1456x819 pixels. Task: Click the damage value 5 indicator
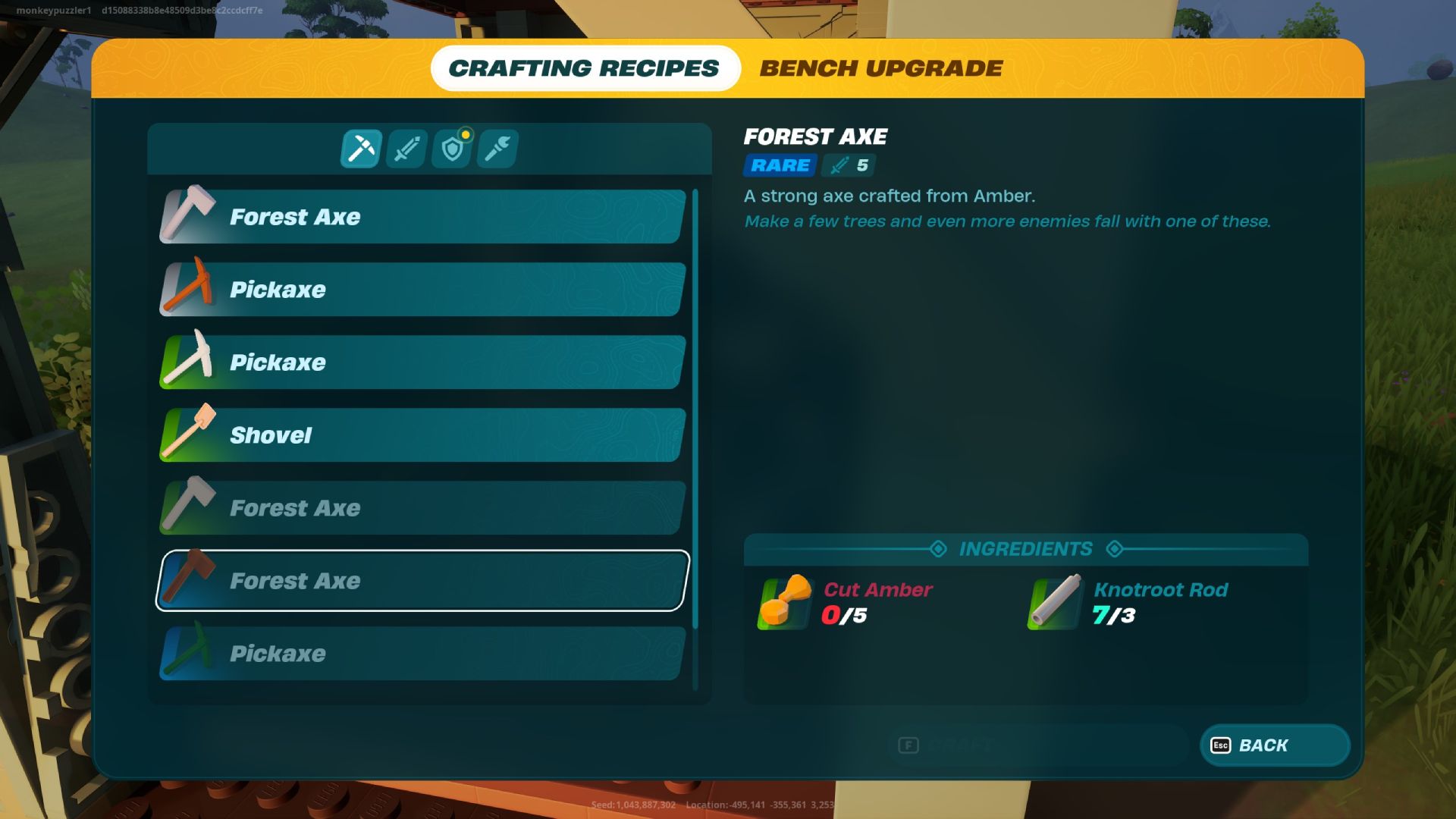click(849, 165)
